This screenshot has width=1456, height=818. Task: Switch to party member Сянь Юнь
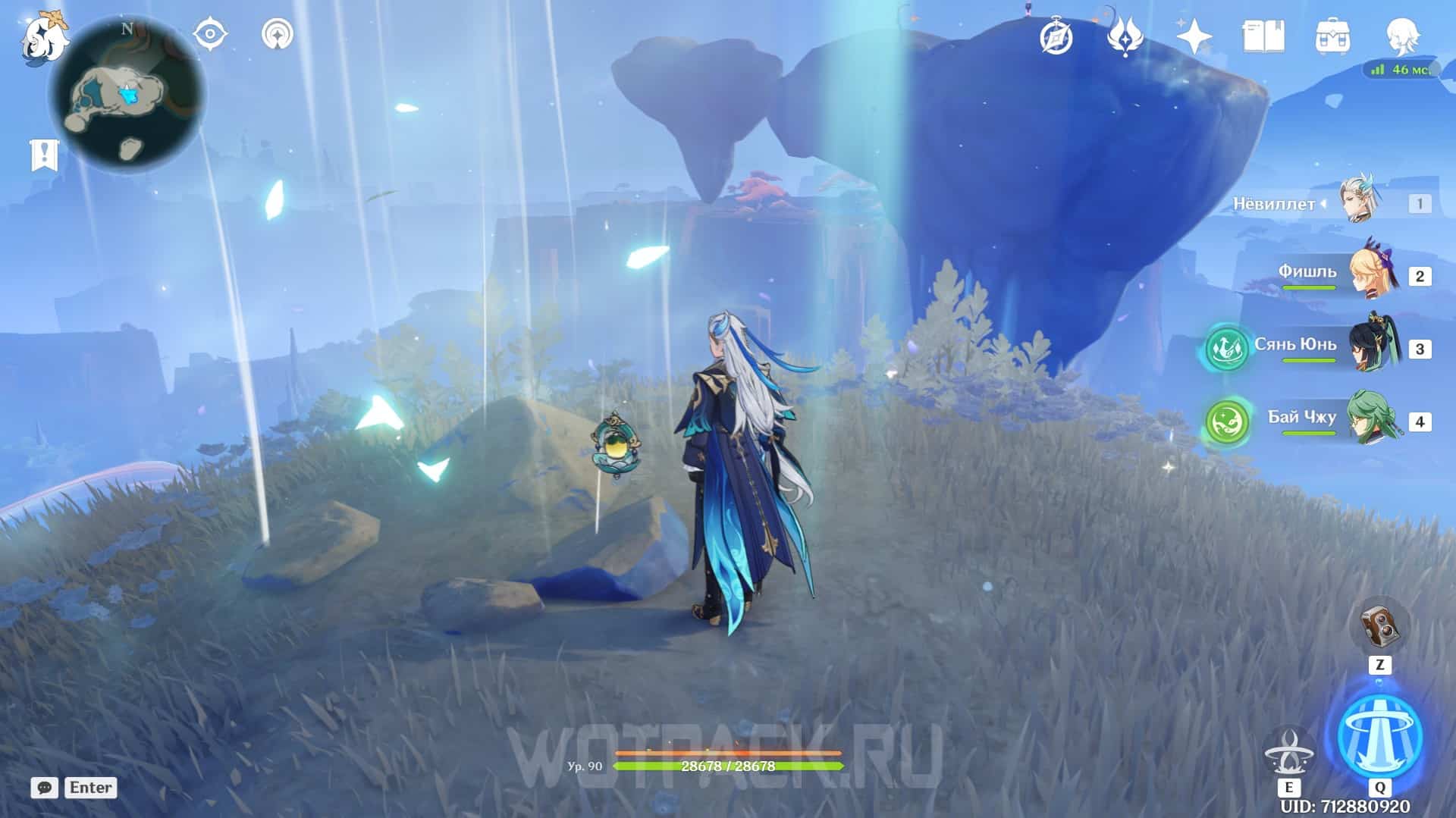pyautogui.click(x=1373, y=347)
